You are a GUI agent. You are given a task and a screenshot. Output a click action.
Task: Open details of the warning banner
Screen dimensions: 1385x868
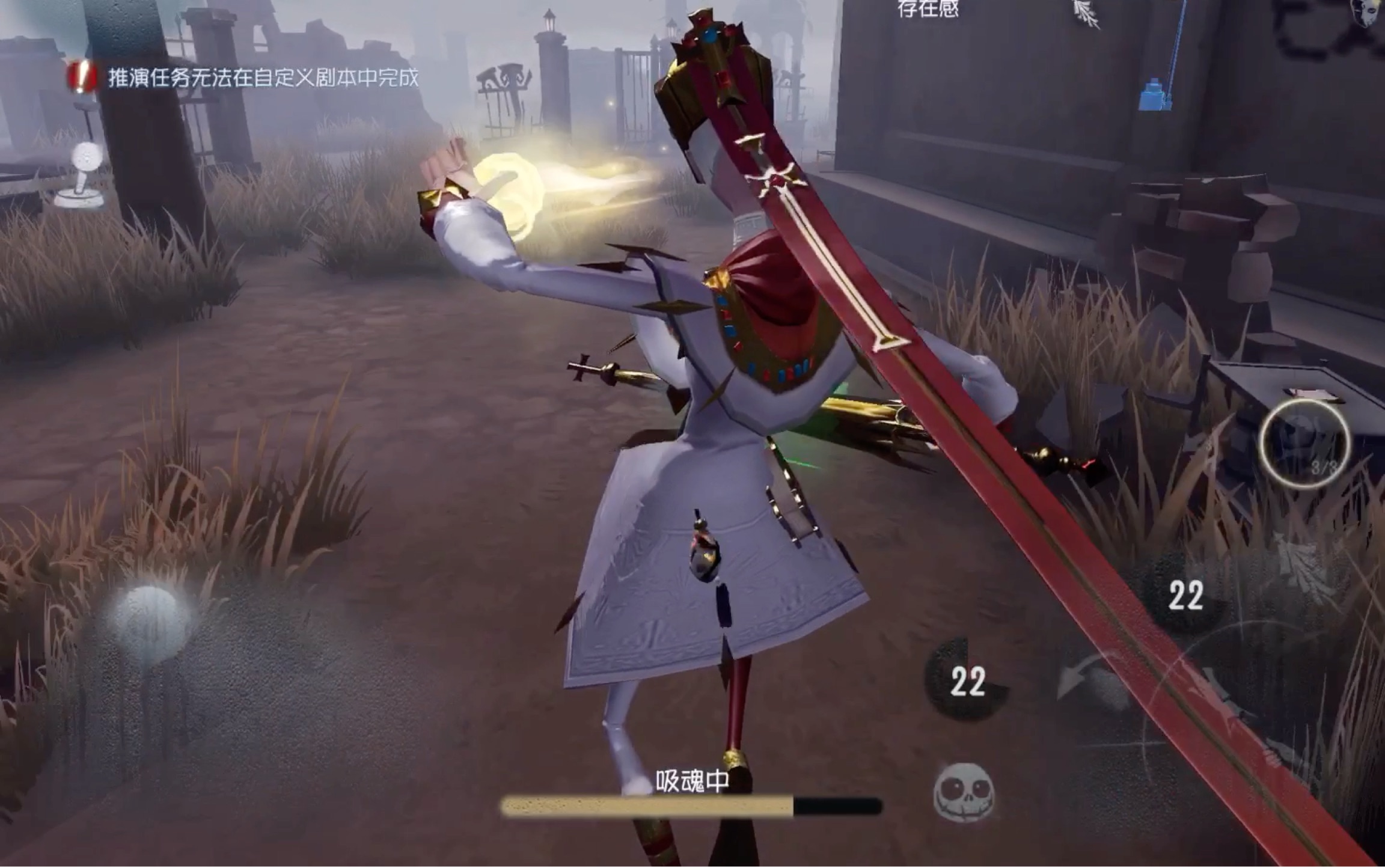tap(252, 77)
